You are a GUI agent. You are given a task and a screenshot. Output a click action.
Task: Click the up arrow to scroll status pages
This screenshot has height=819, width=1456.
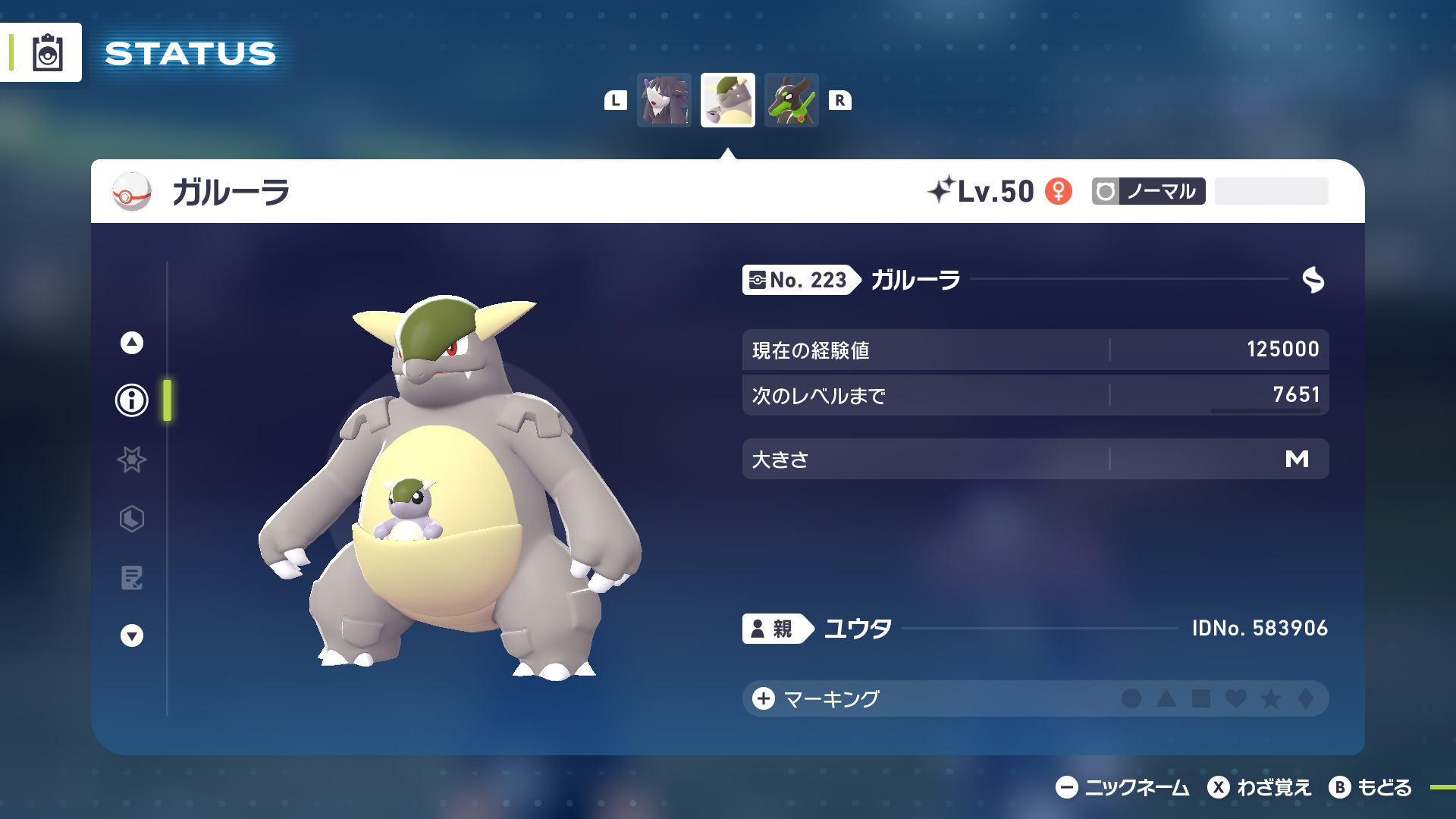pyautogui.click(x=131, y=342)
